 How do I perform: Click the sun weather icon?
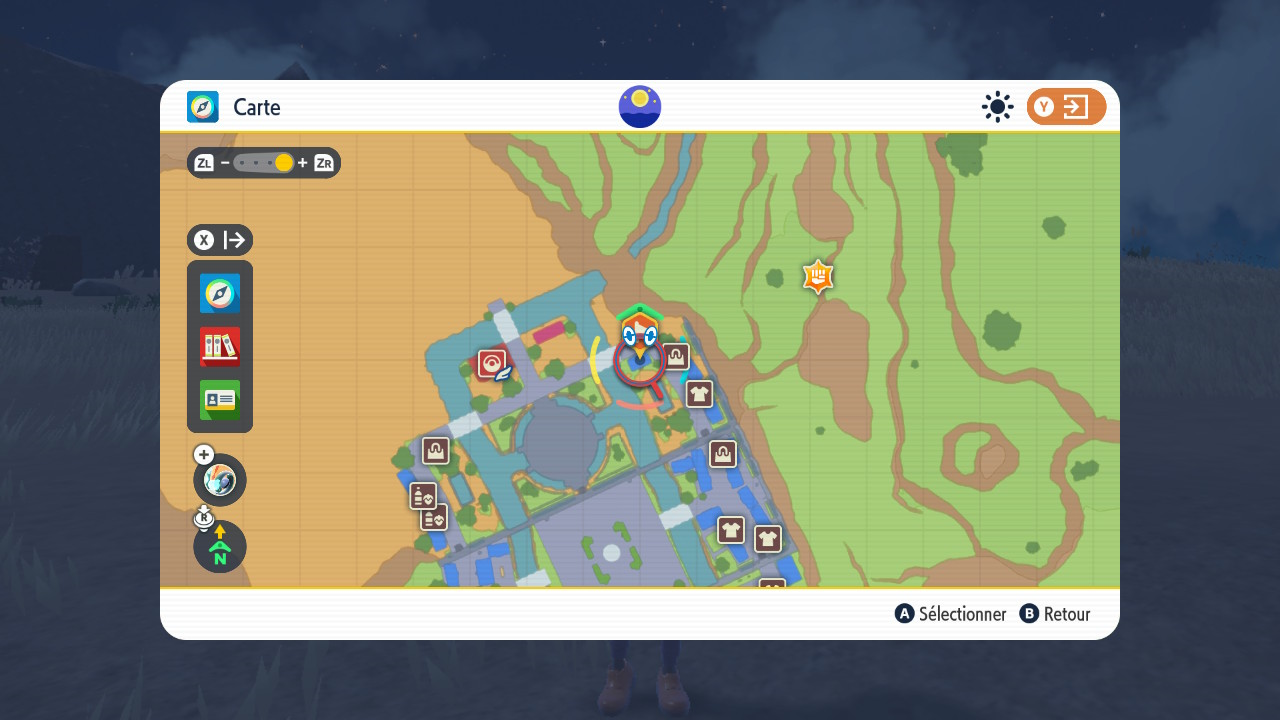(x=997, y=107)
